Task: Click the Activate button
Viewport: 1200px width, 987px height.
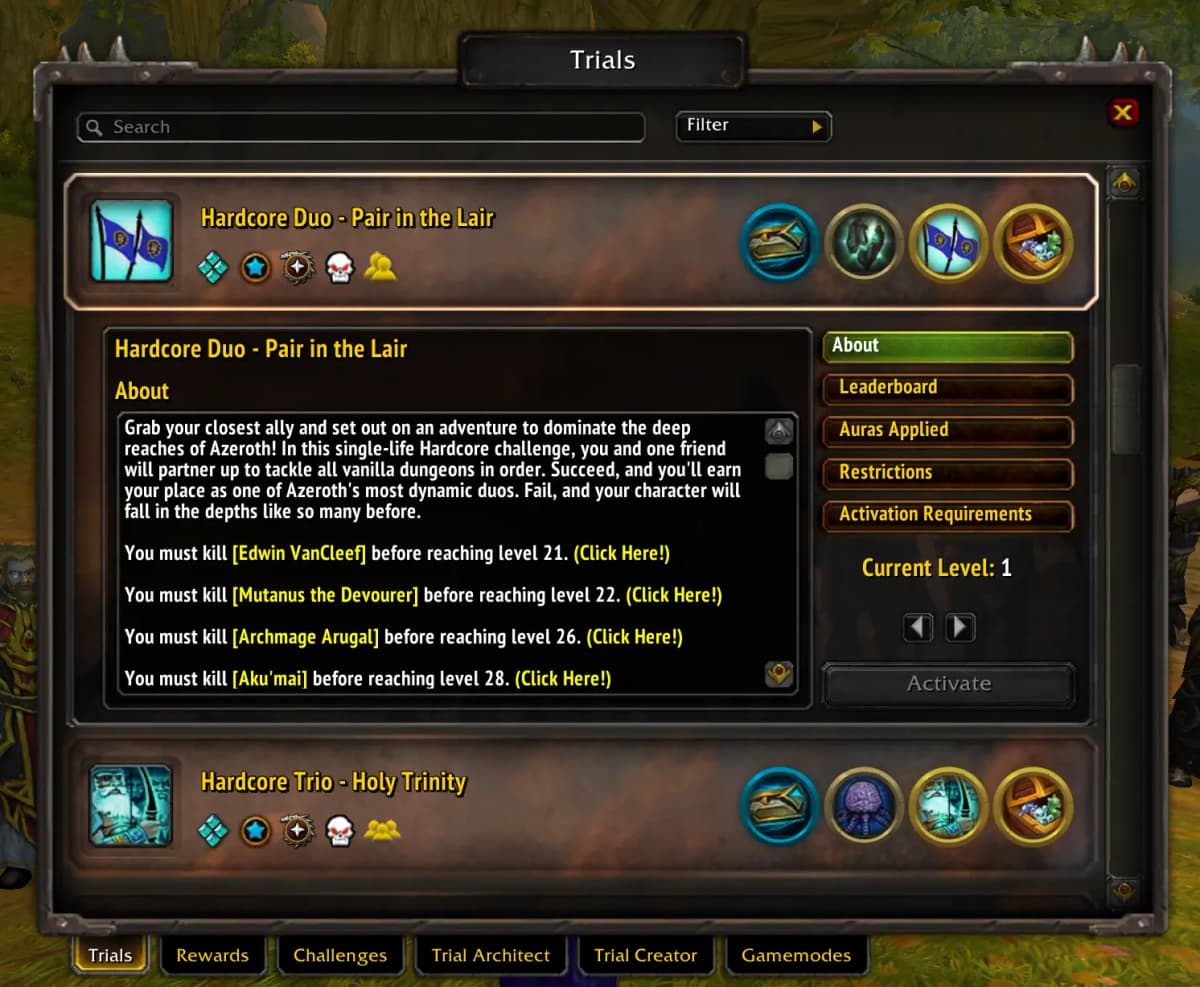Action: point(948,684)
